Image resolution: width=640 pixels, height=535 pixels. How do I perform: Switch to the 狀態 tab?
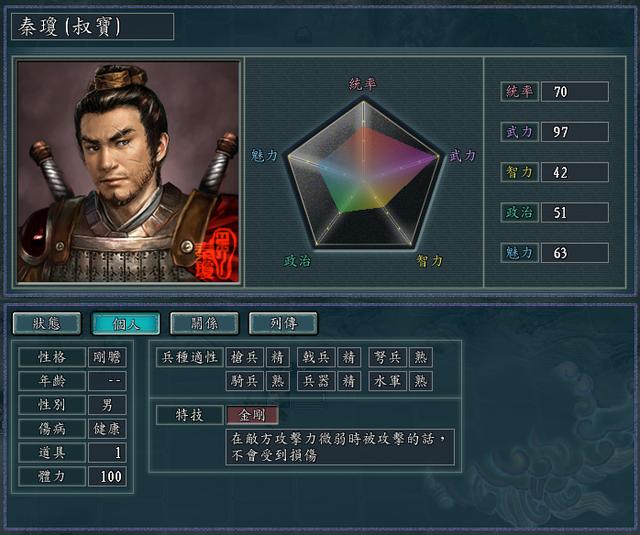click(x=47, y=323)
